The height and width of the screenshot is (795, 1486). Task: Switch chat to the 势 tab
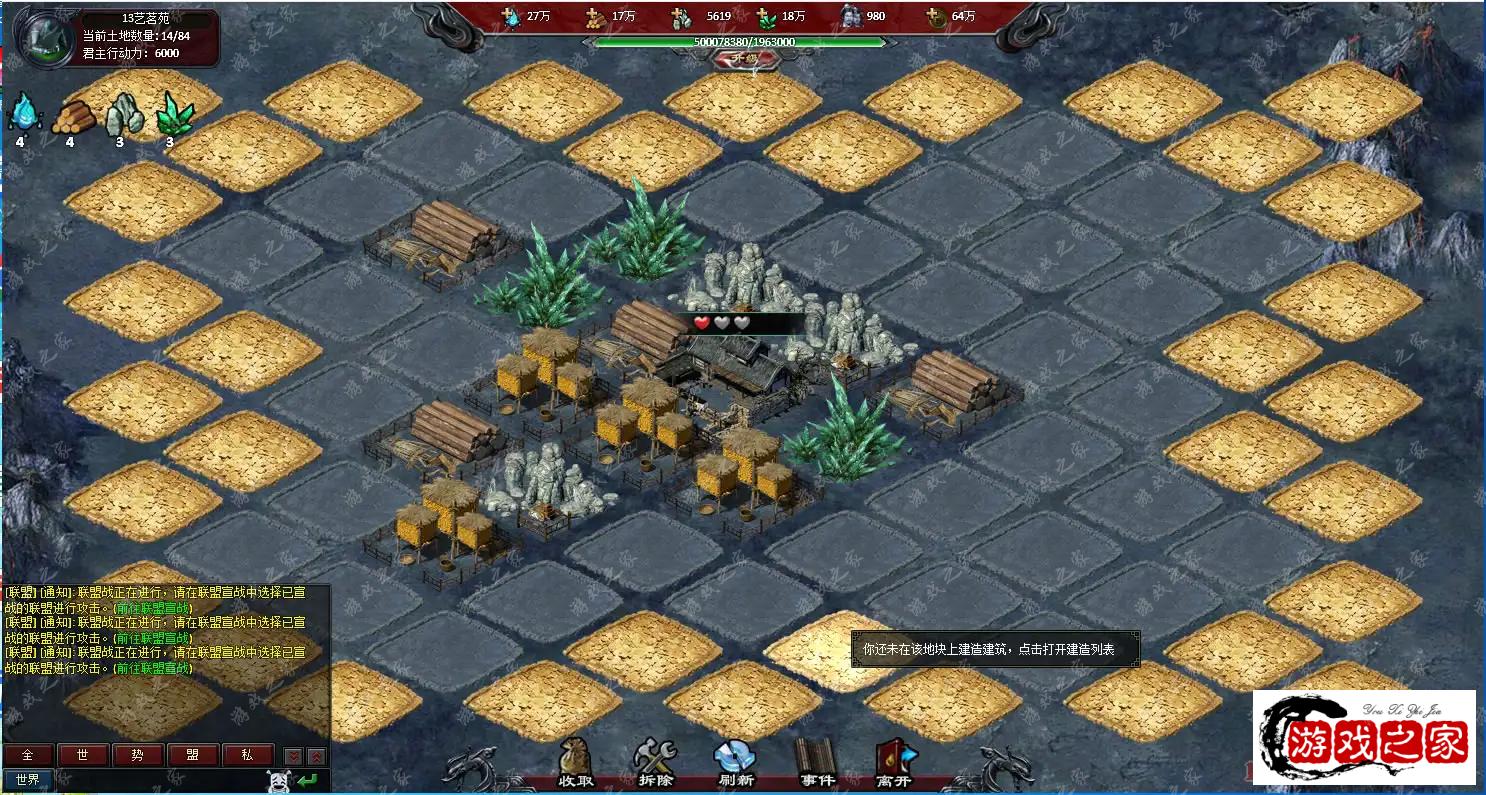(x=137, y=755)
